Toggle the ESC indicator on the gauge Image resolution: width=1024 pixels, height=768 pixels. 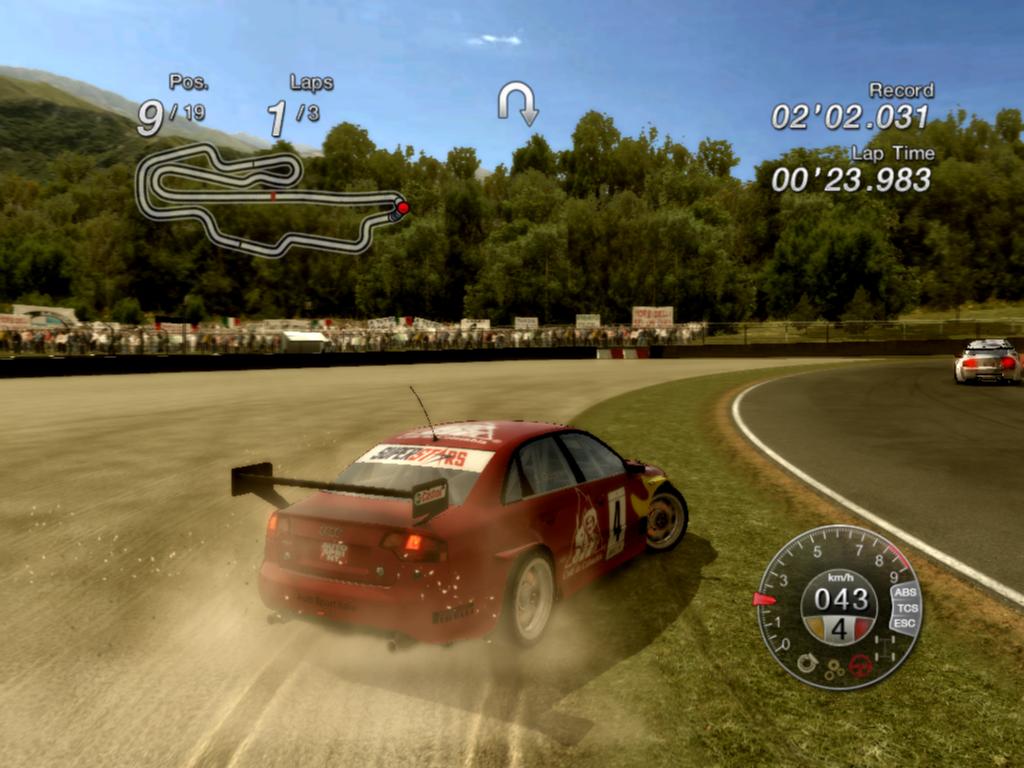(904, 624)
